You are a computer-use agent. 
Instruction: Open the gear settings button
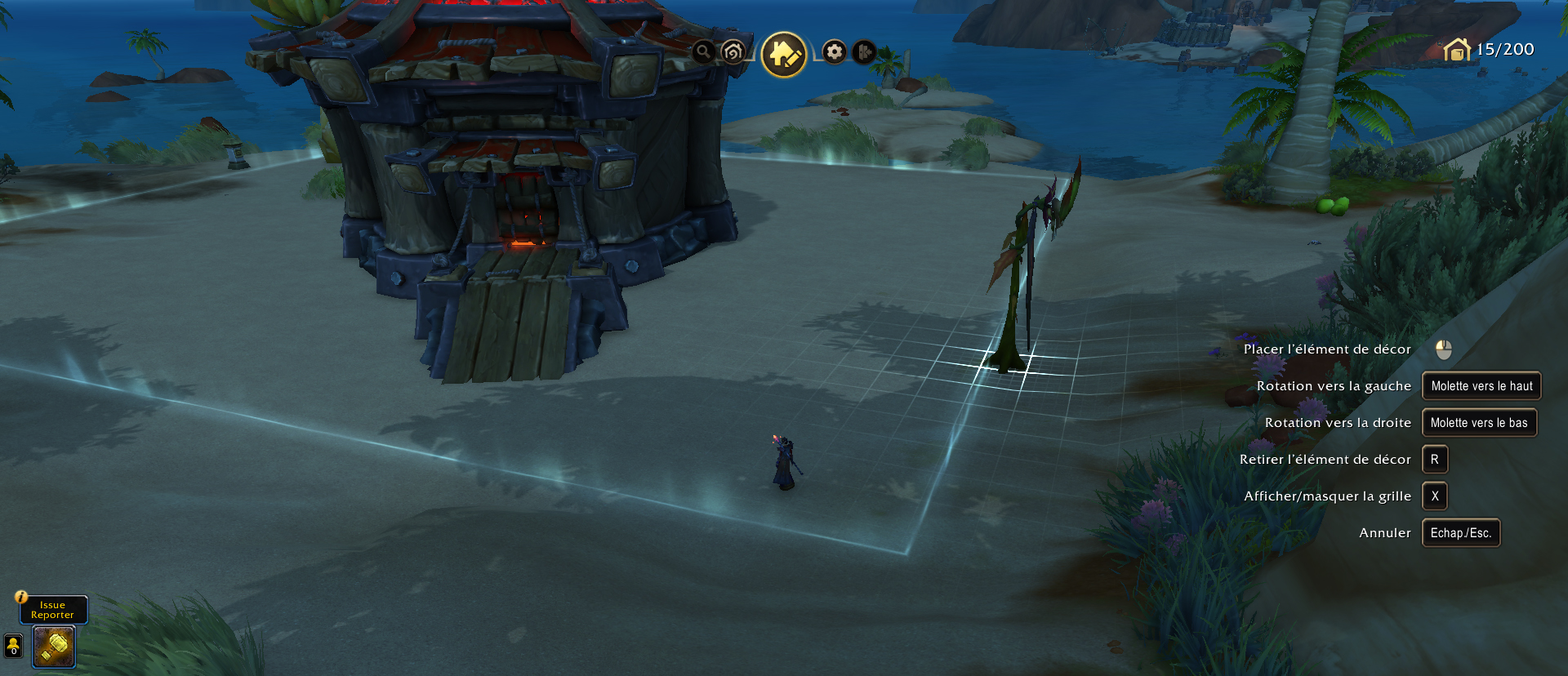coord(834,52)
